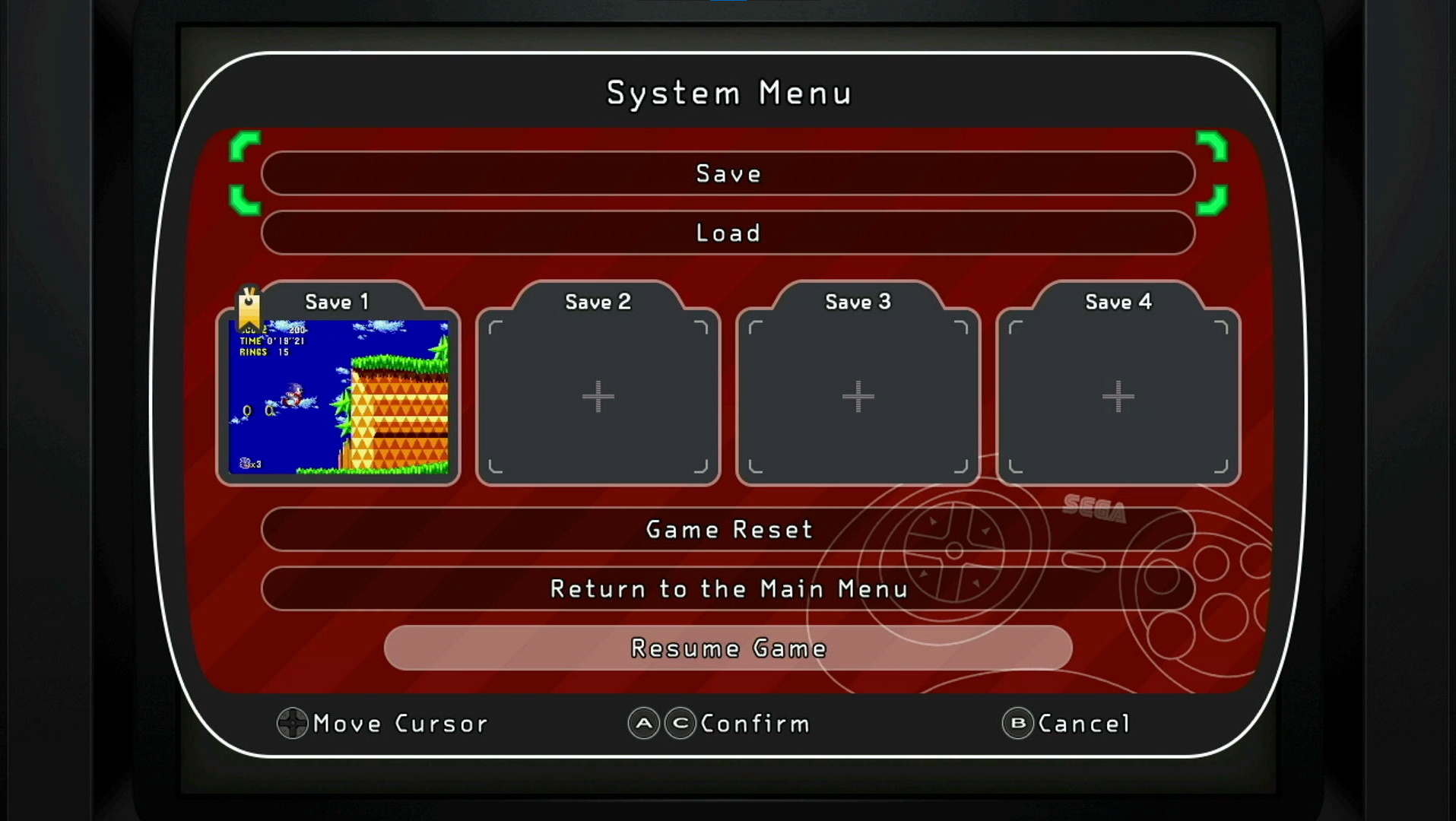Click the plus icon in Save 2 slot

598,396
